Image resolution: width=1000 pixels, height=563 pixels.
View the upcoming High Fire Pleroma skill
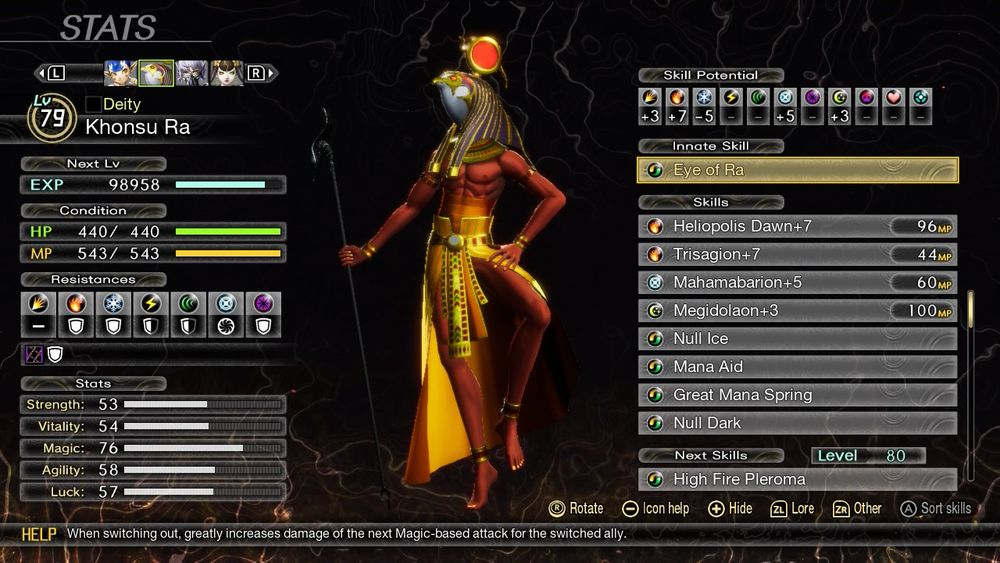[797, 479]
